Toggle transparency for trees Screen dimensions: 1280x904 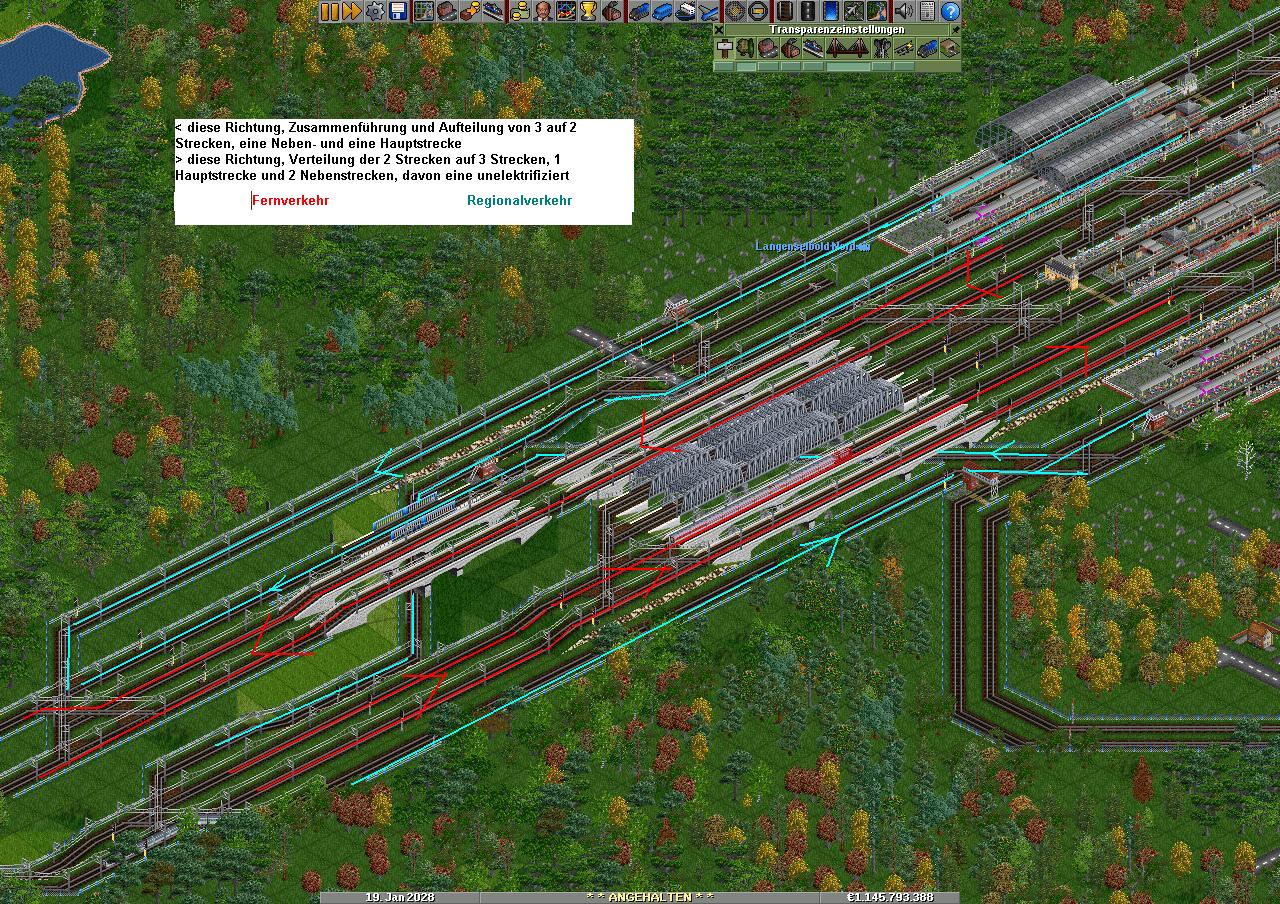(x=745, y=48)
